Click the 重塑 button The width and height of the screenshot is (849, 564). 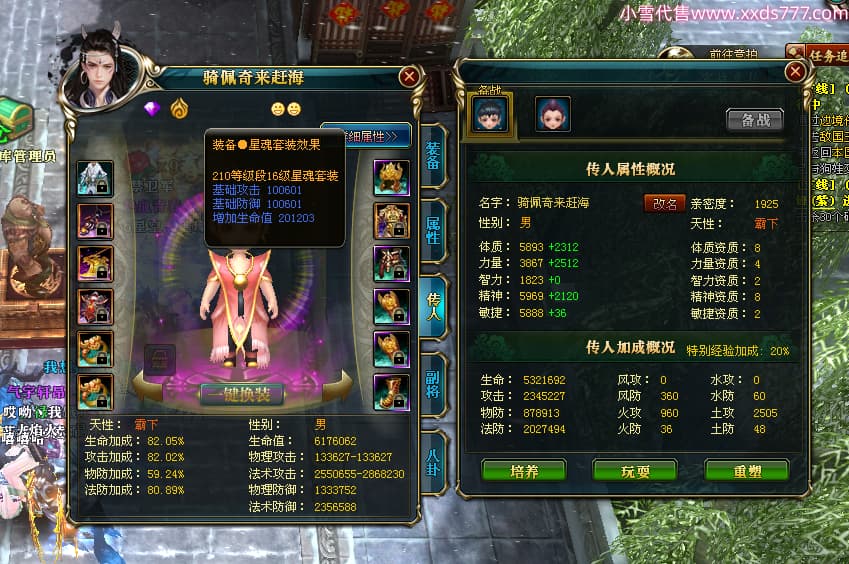746,470
